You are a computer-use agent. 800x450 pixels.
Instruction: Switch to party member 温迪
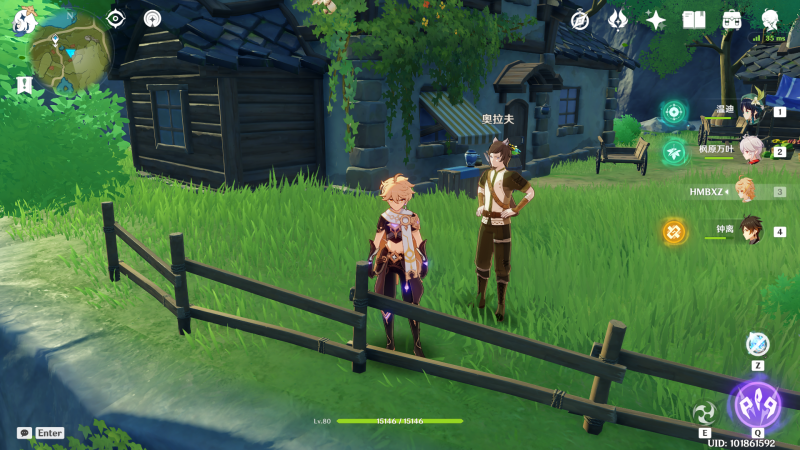(751, 112)
